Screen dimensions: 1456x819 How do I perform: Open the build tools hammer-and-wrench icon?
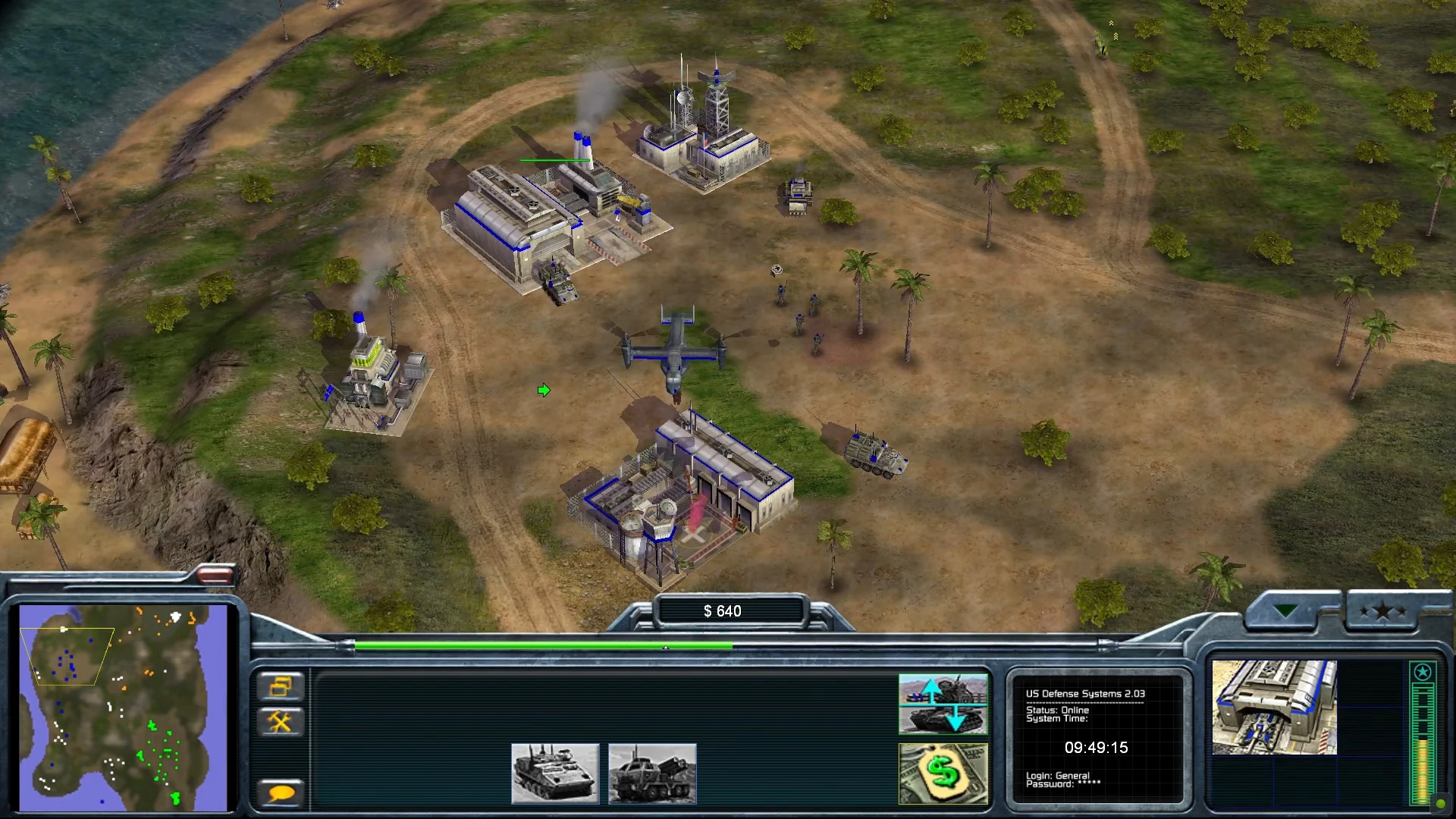click(281, 720)
